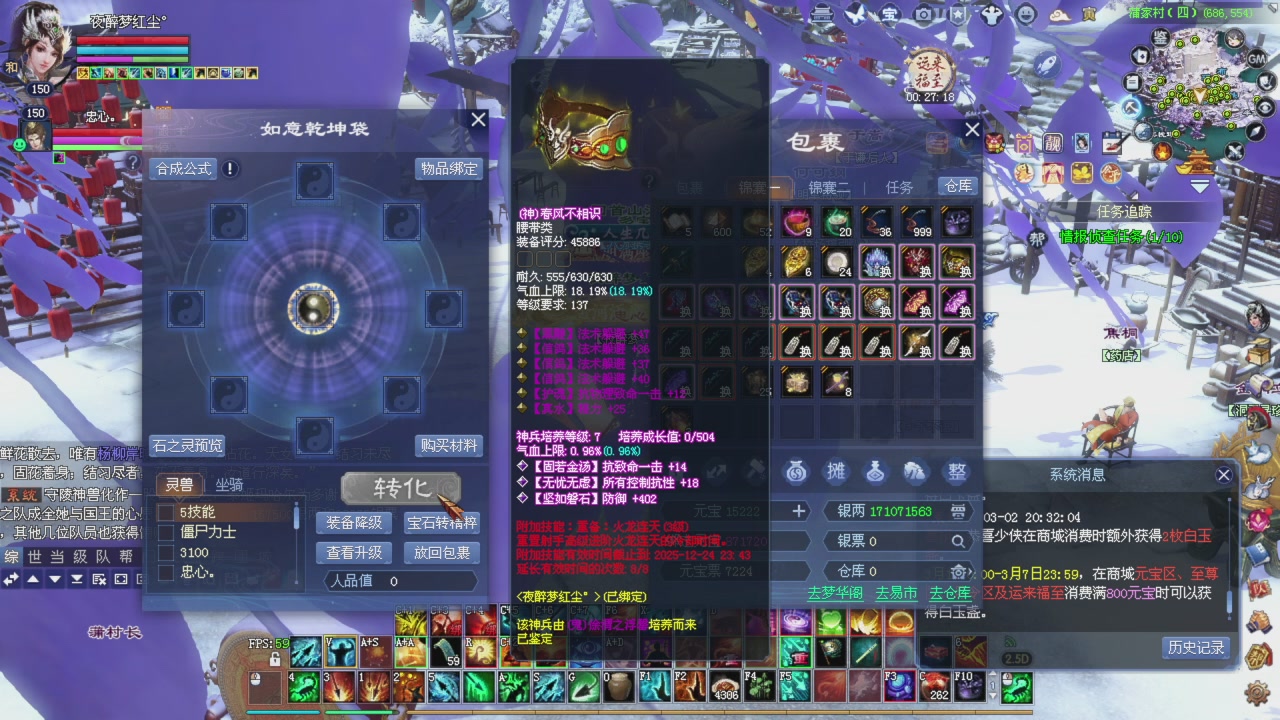Click the 整 sort-bag icon in the backpack

tap(957, 472)
